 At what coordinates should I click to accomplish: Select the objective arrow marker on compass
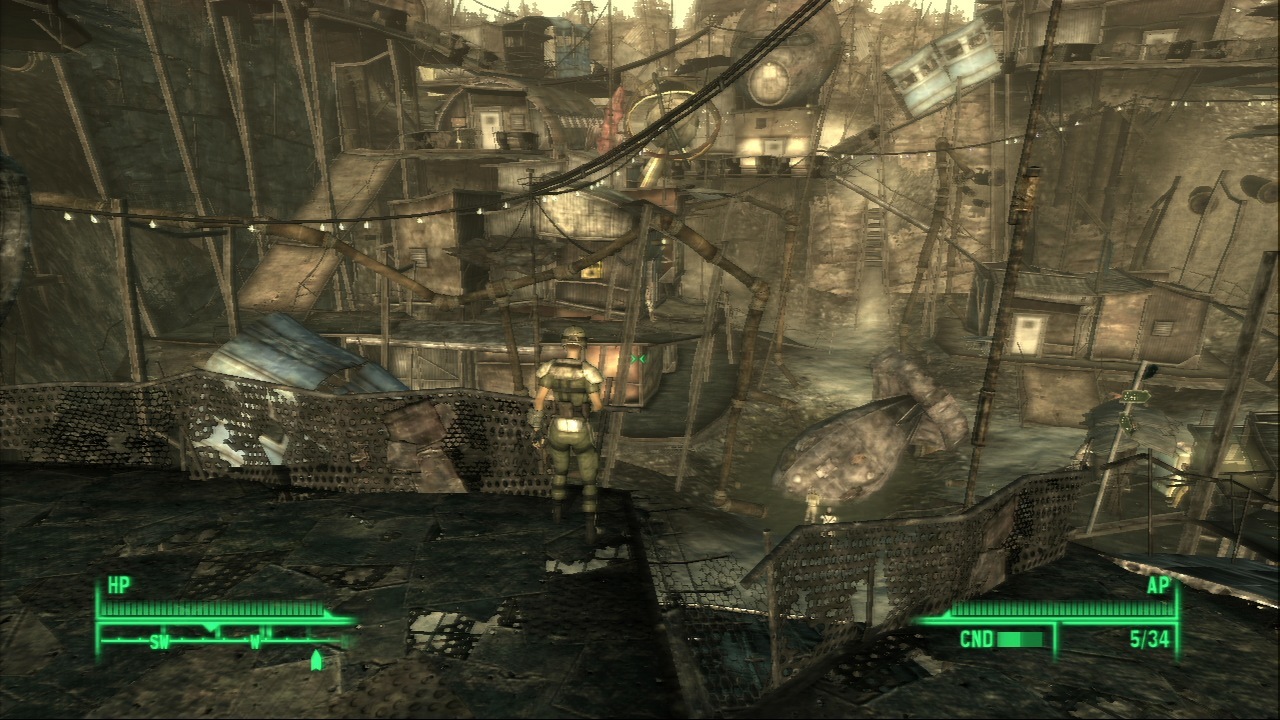click(317, 660)
